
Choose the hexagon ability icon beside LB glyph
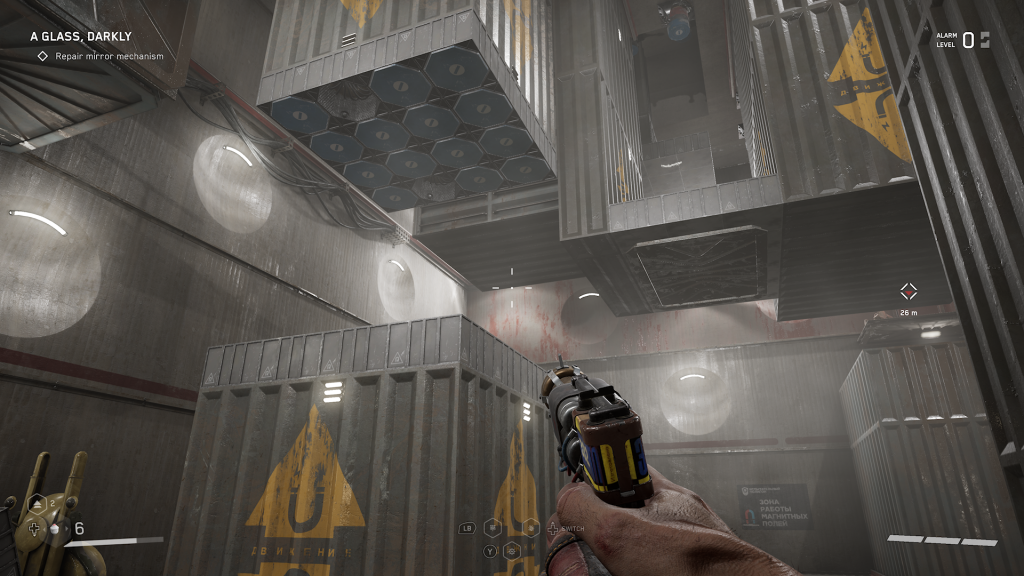click(493, 527)
